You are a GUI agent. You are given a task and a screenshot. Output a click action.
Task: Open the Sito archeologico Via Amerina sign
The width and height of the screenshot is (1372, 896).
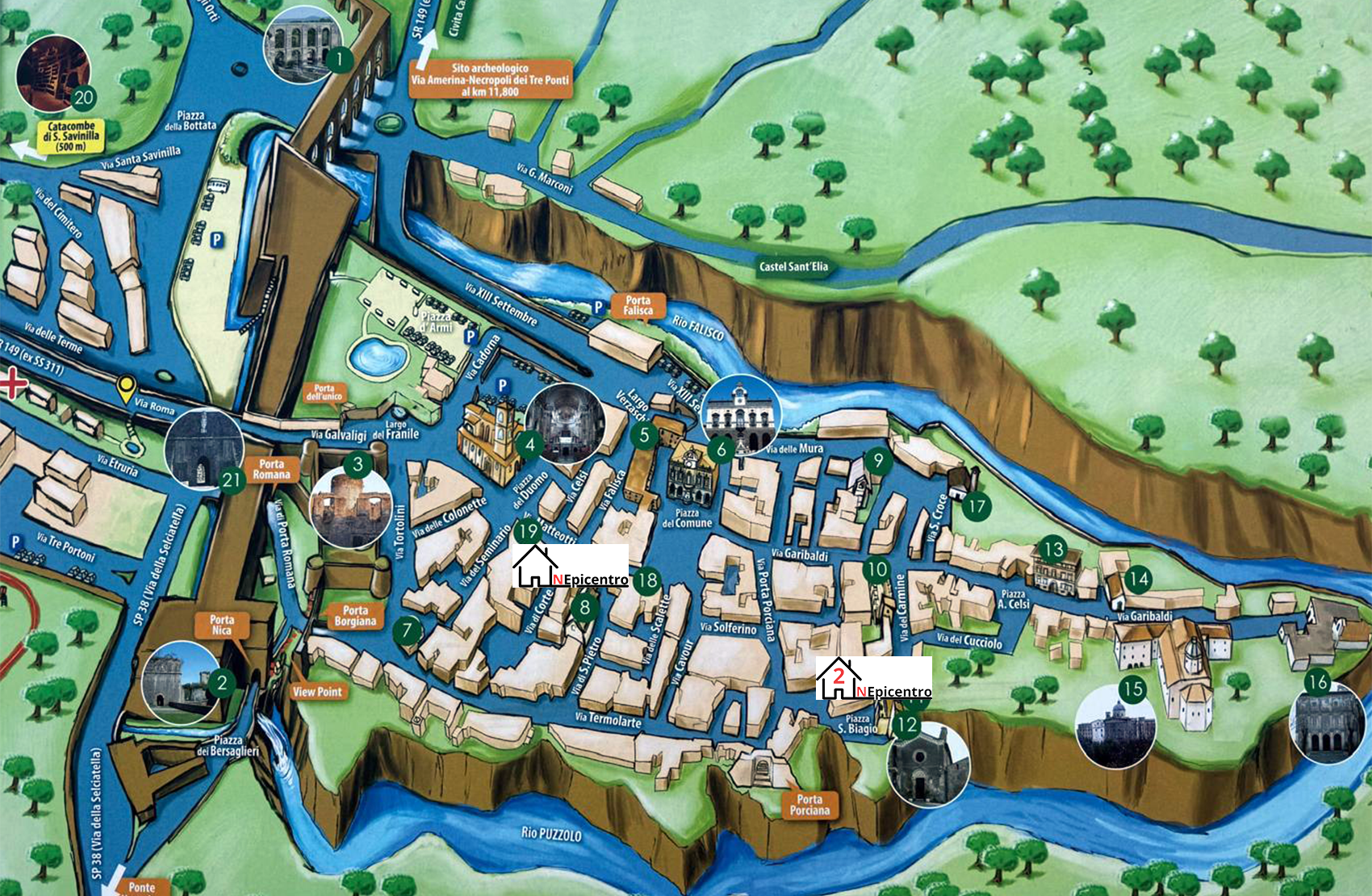point(490,79)
